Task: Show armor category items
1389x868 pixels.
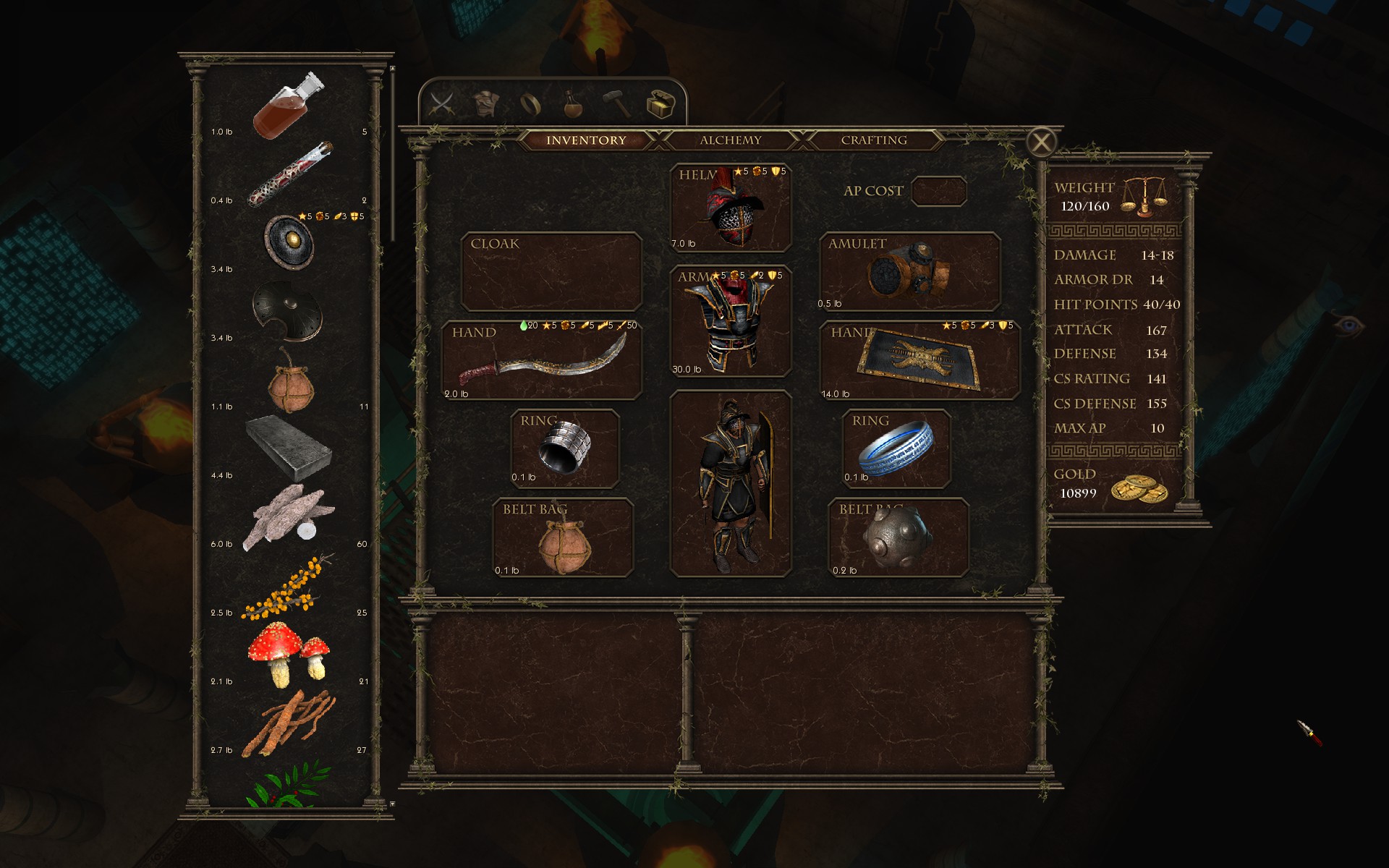Action: pyautogui.click(x=485, y=104)
